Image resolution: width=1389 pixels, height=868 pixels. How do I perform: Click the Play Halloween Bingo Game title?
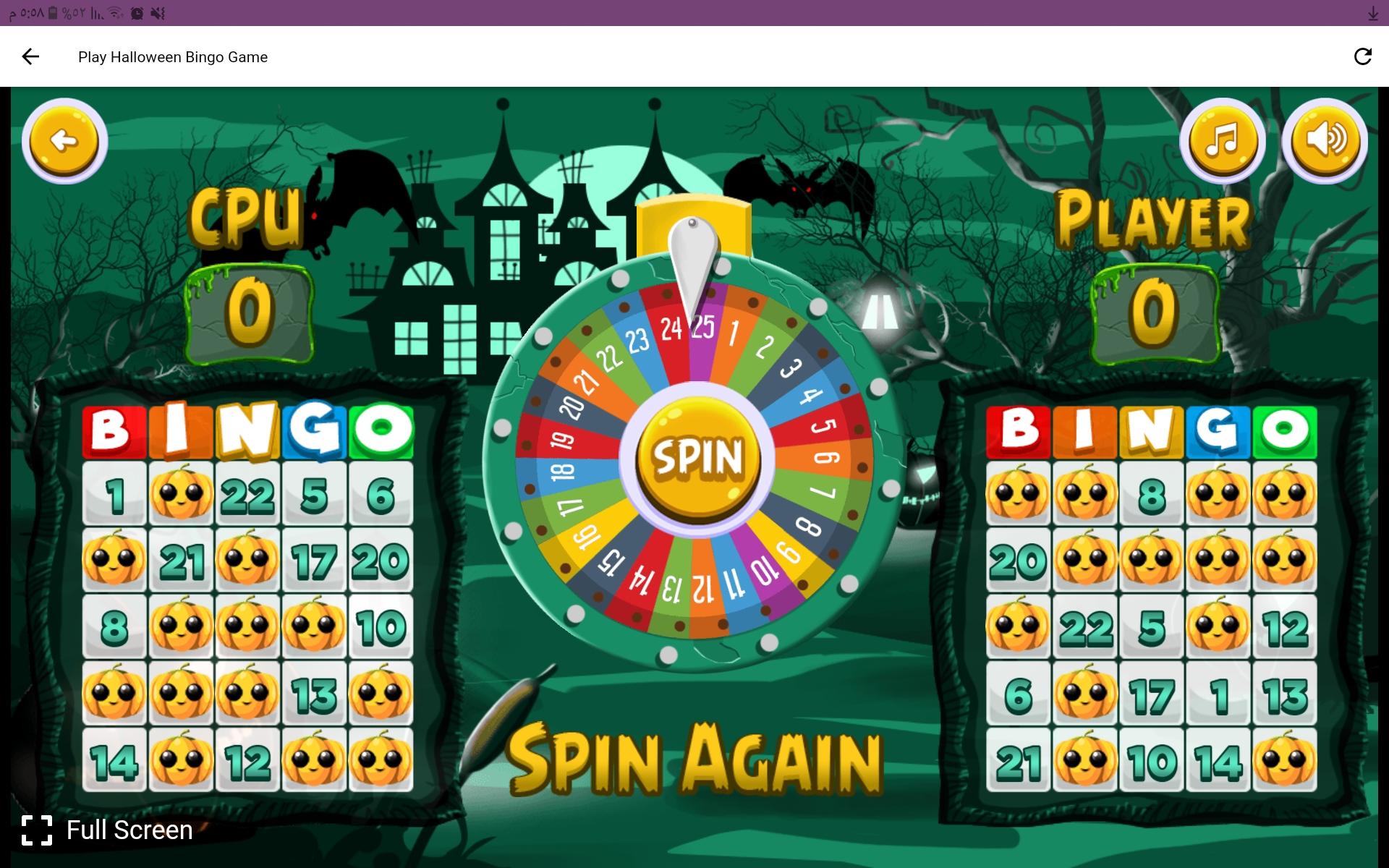click(172, 56)
